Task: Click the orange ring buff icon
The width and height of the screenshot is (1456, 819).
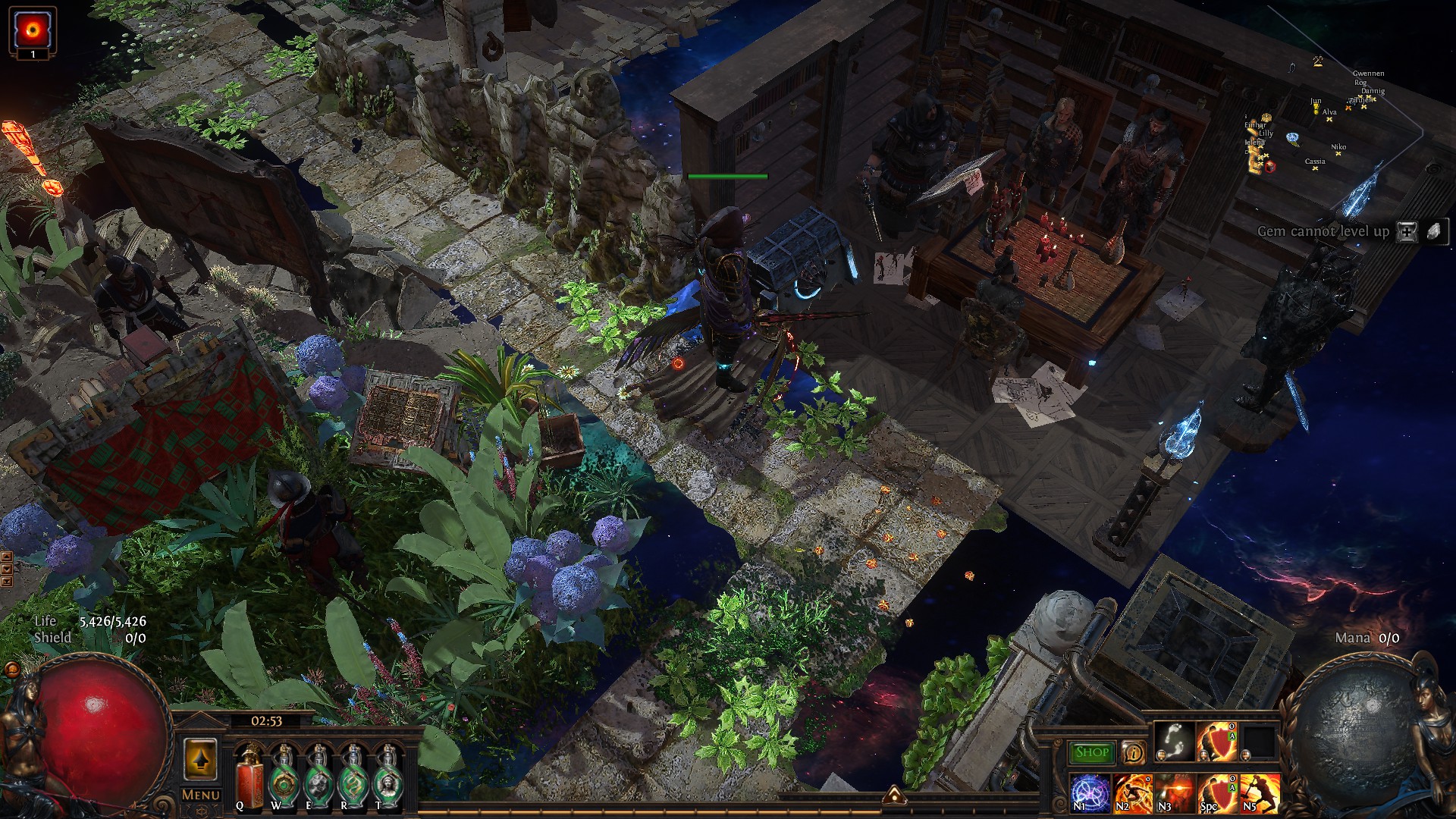Action: pyautogui.click(x=33, y=31)
